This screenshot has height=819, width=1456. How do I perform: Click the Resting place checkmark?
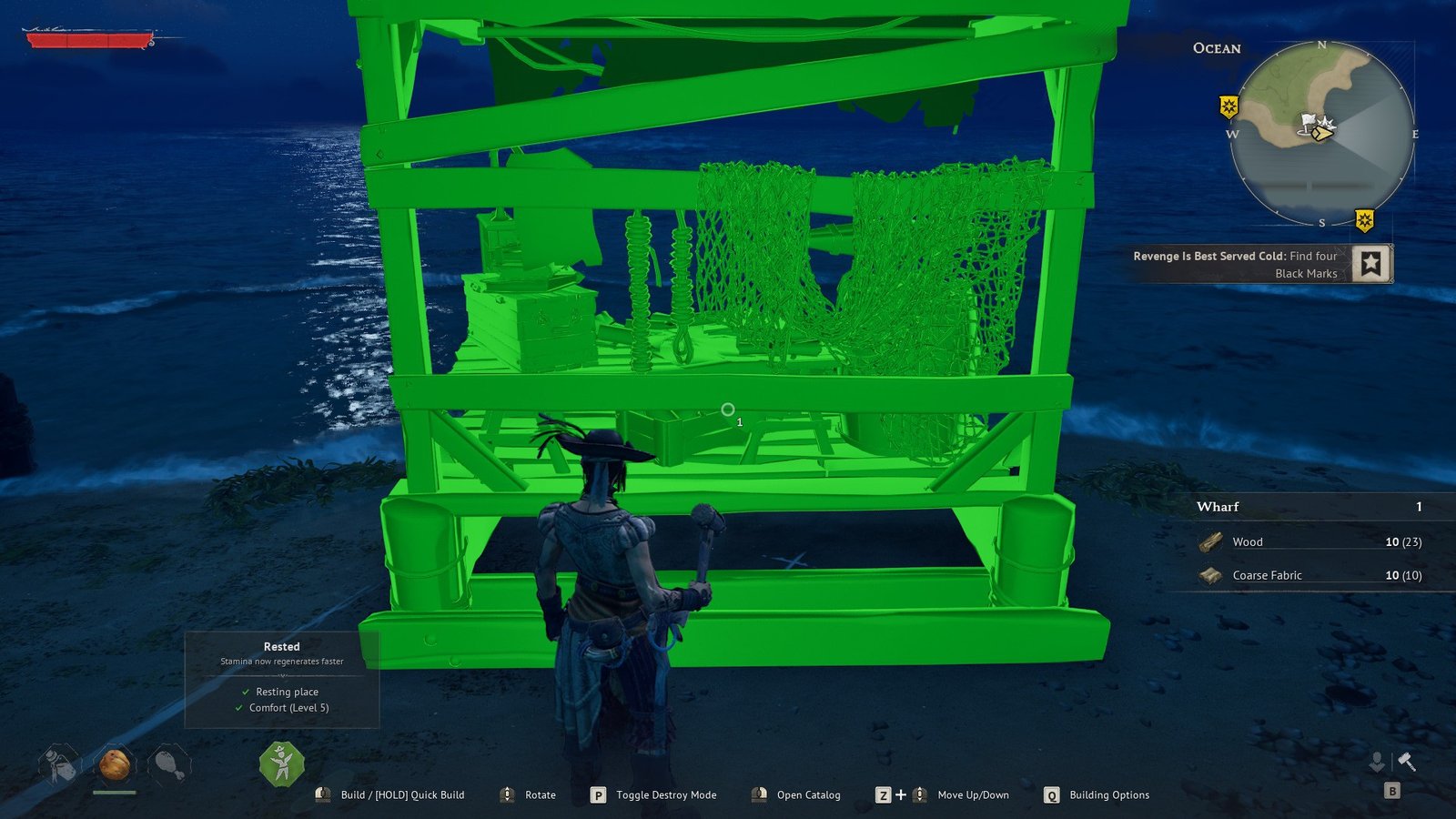pos(245,692)
